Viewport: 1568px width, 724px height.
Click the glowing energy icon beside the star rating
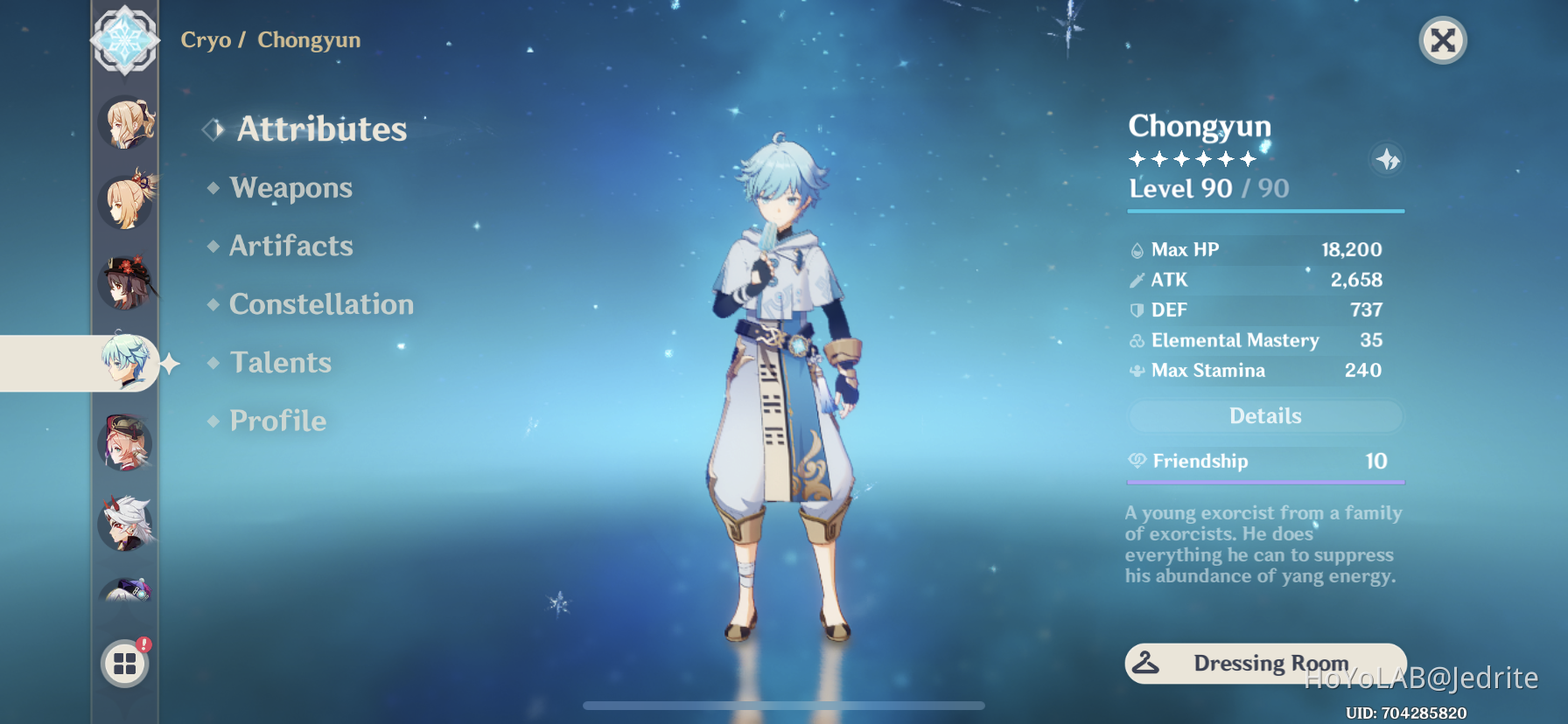(1389, 161)
